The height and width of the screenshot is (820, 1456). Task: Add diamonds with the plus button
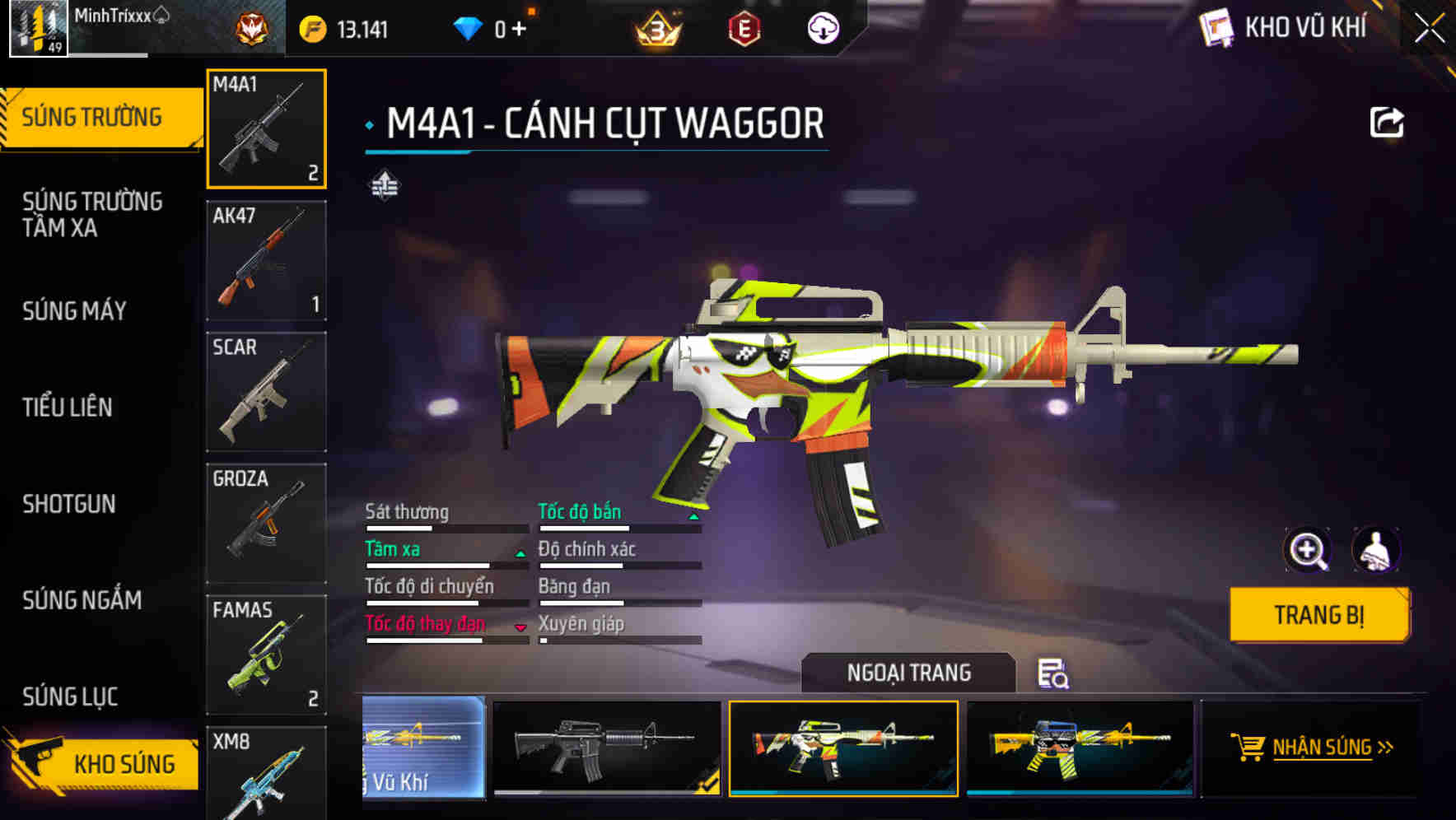519,30
